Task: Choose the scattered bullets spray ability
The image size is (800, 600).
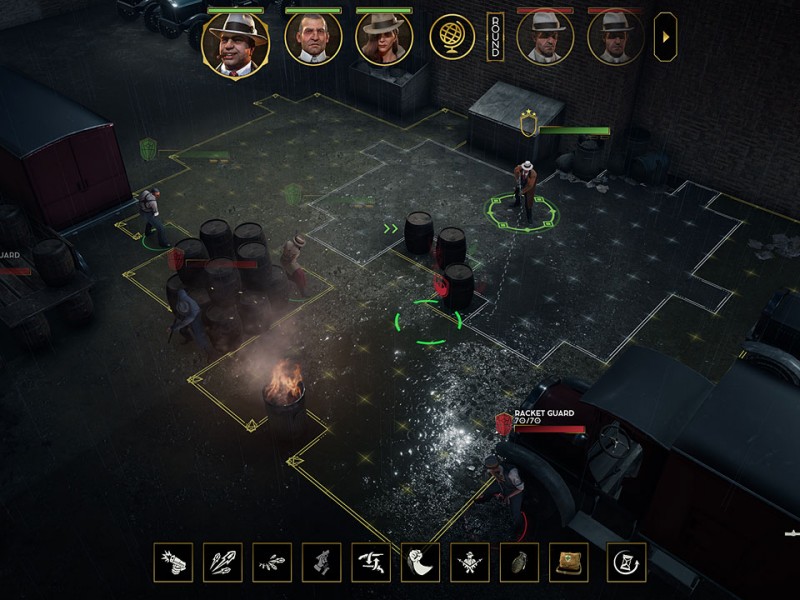Action: (x=272, y=562)
